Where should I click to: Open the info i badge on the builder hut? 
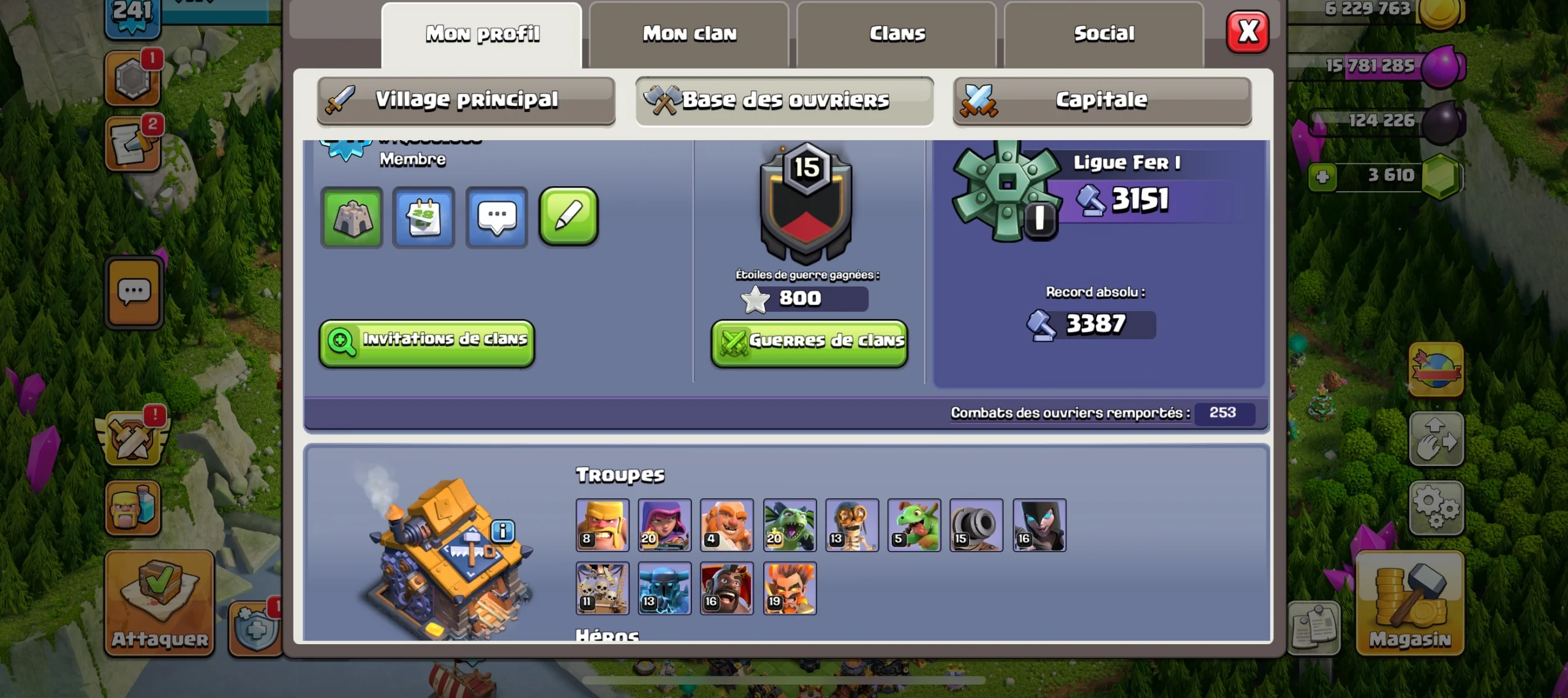(x=503, y=531)
